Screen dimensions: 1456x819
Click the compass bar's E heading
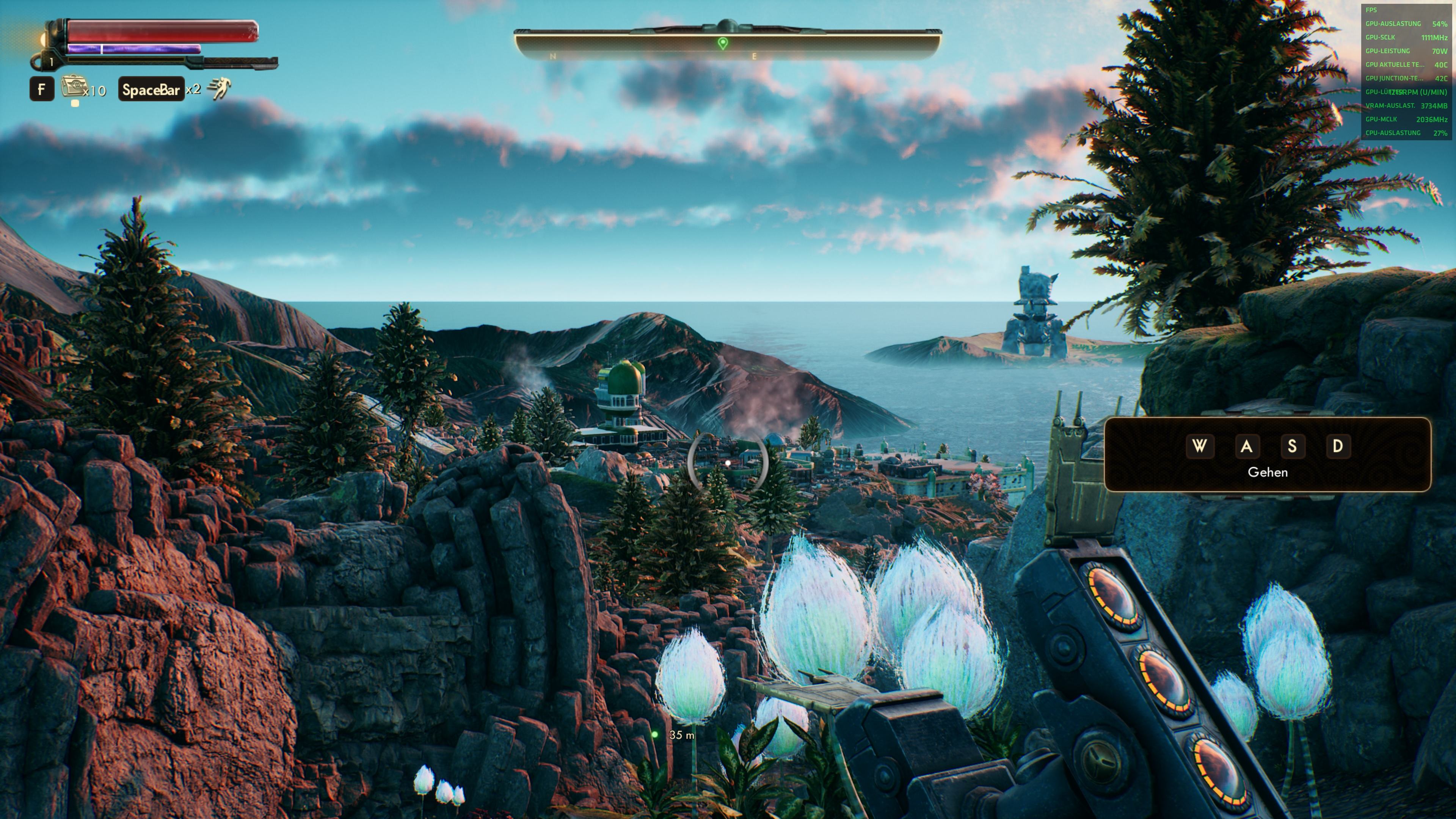pyautogui.click(x=754, y=56)
